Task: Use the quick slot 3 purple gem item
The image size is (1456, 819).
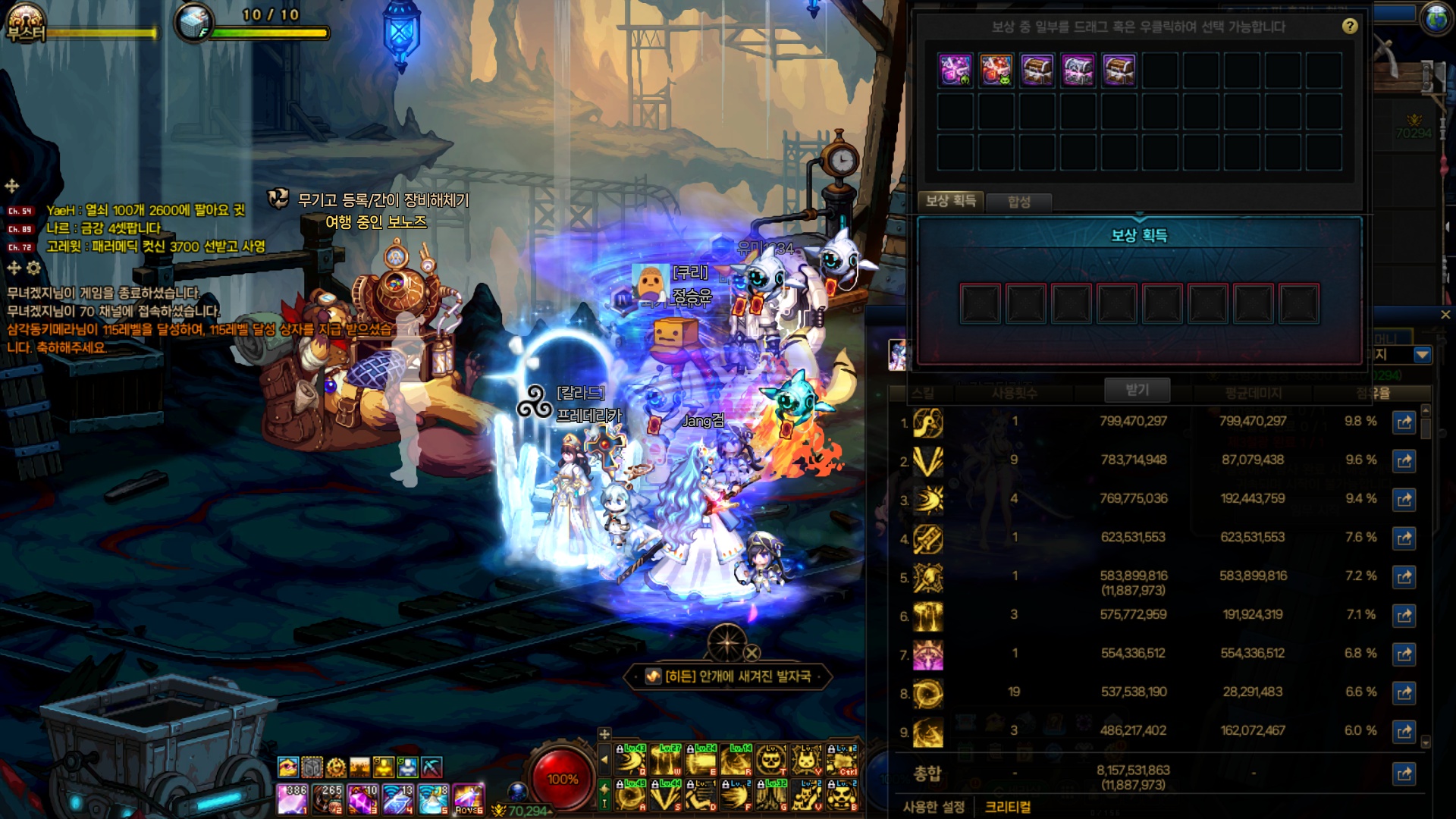Action: 362,799
